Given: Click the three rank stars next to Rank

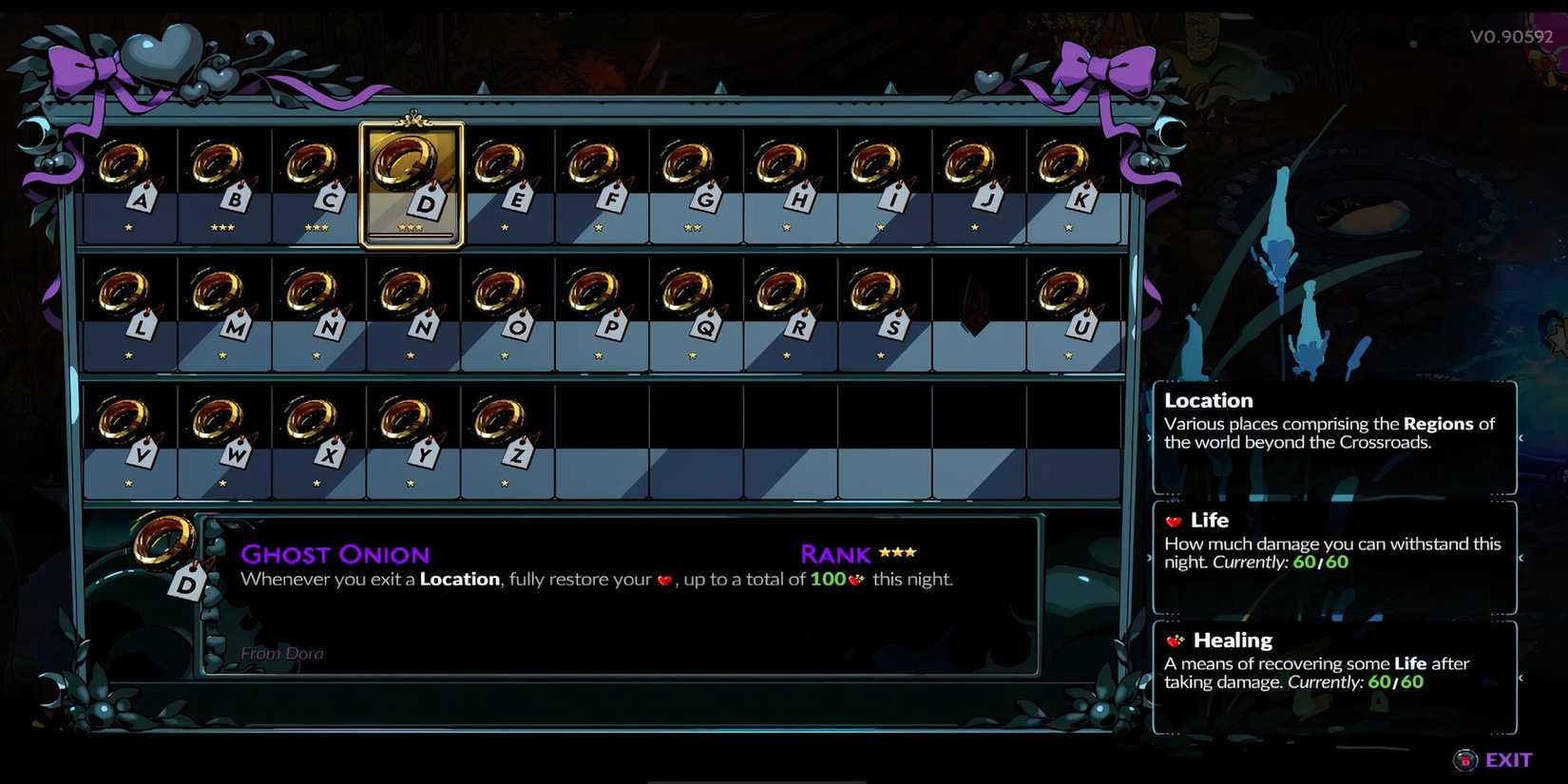Looking at the screenshot, I should pos(901,552).
